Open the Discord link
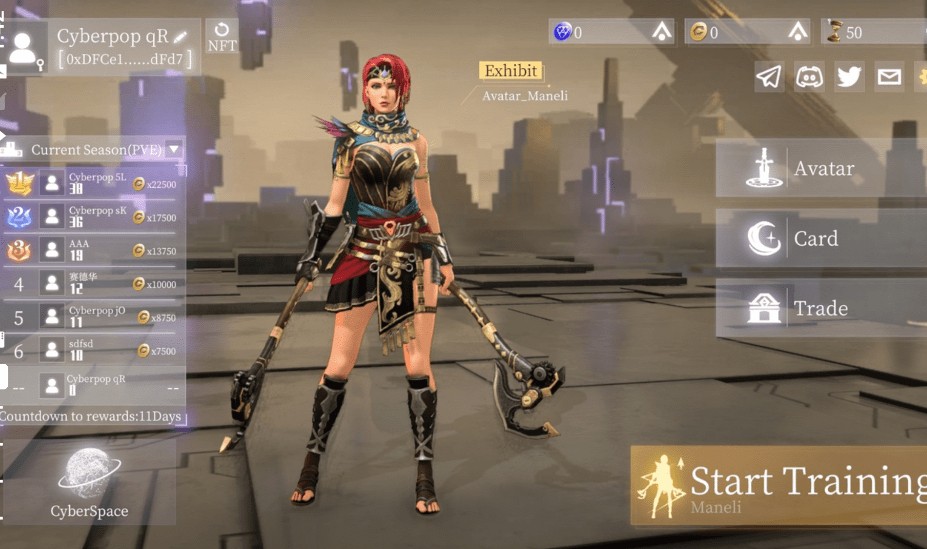Screen dimensions: 927x549 pos(809,77)
